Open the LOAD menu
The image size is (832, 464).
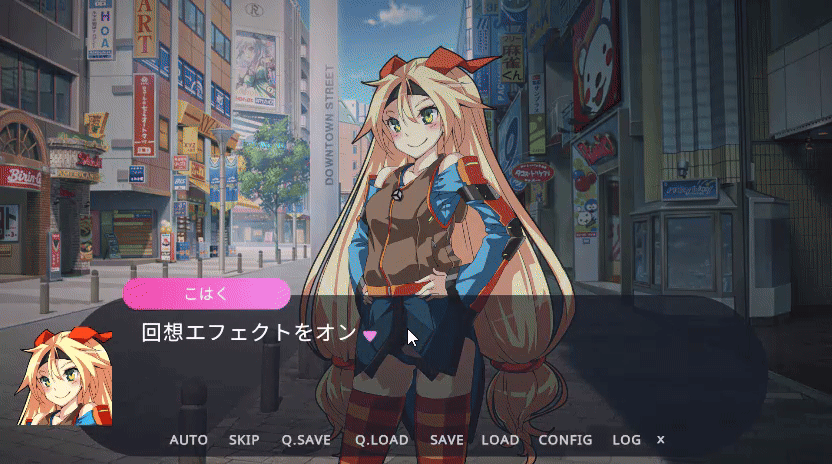tap(500, 440)
